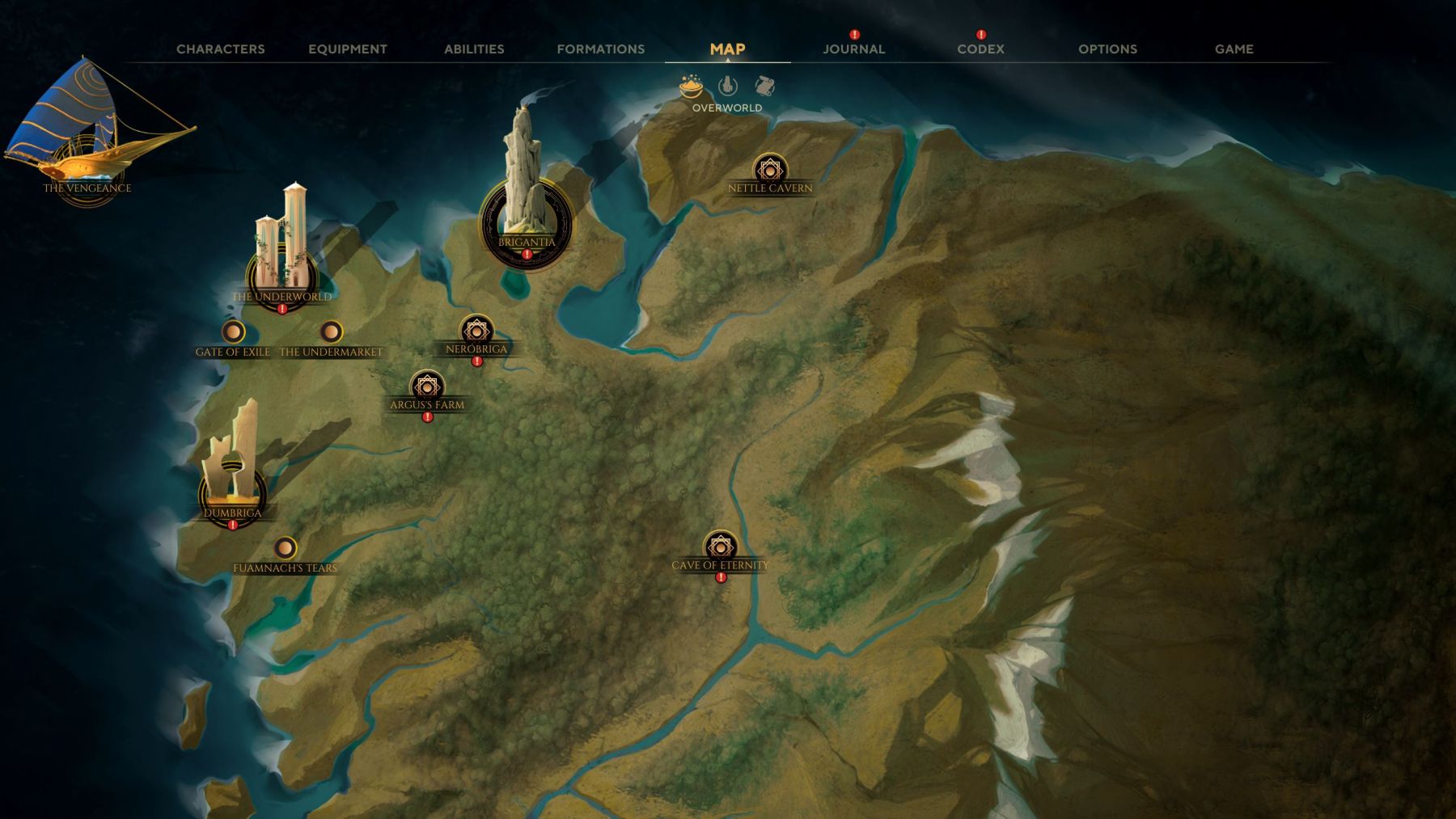Screen dimensions: 1456x819
Task: Open the Game tab
Action: [x=1234, y=49]
